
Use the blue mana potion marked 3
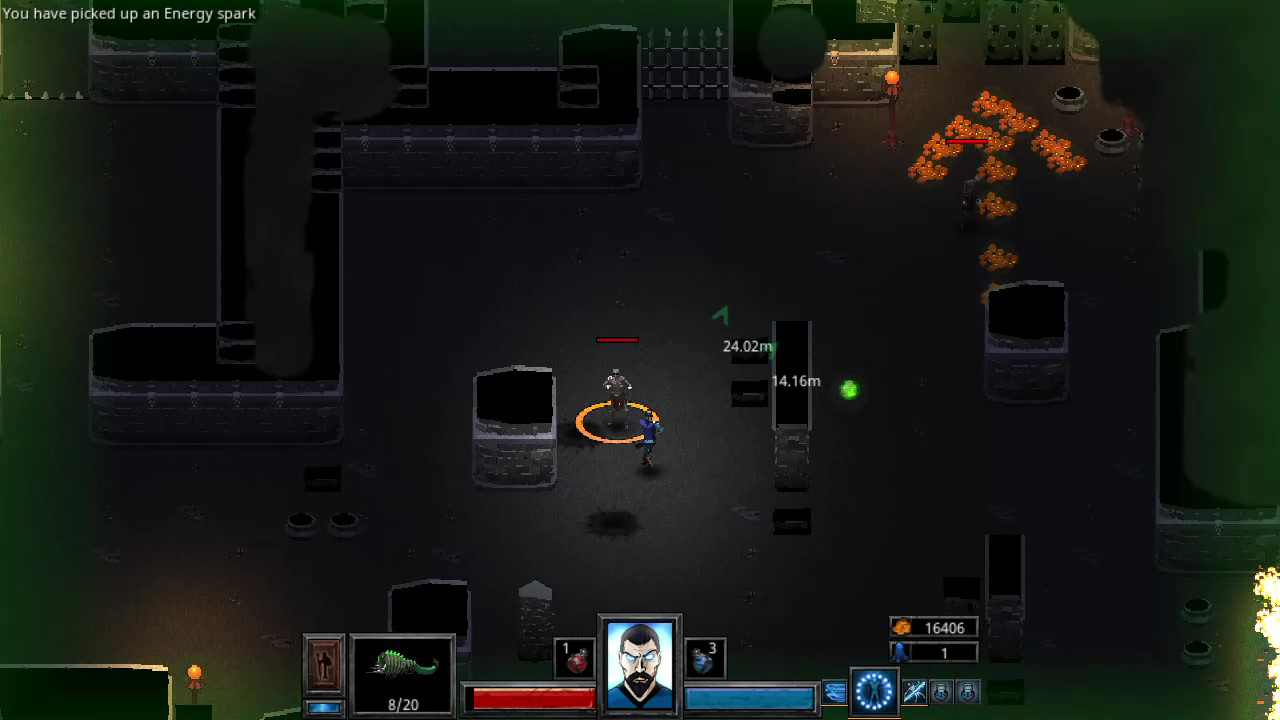(x=705, y=657)
